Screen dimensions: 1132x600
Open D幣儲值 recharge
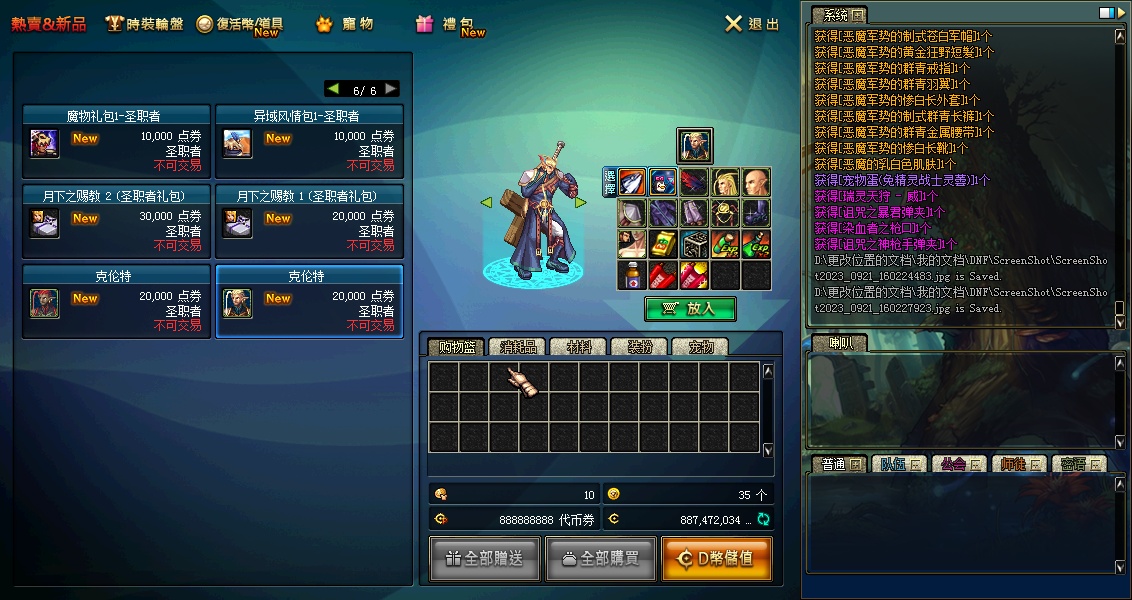716,559
